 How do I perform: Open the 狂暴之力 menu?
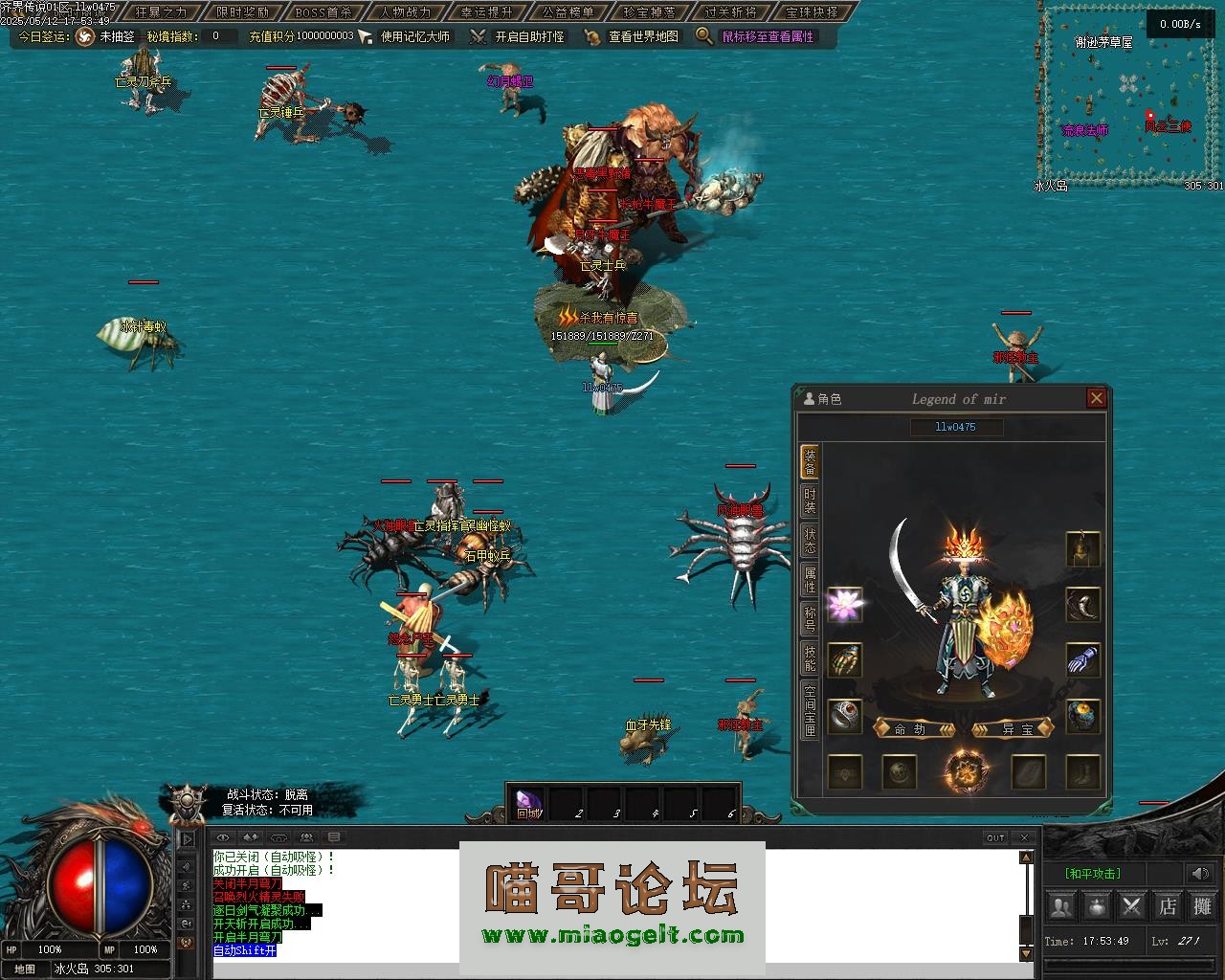(x=161, y=12)
